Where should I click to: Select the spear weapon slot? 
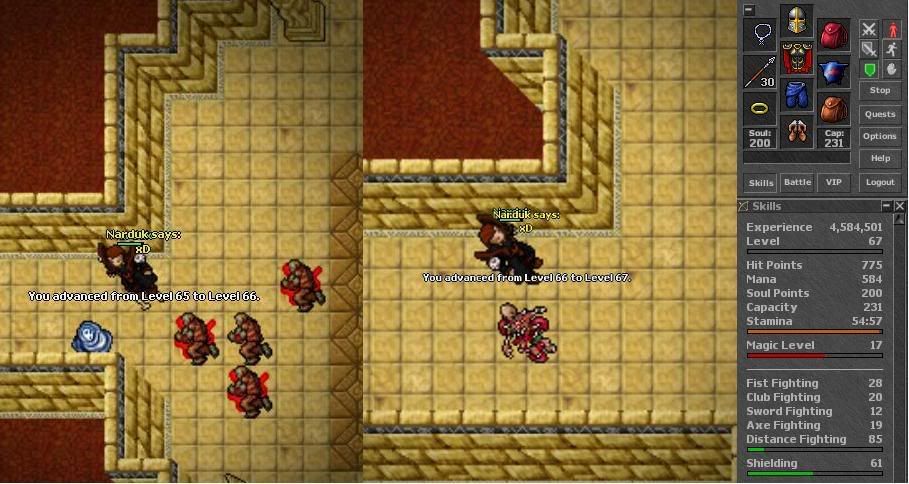point(760,72)
